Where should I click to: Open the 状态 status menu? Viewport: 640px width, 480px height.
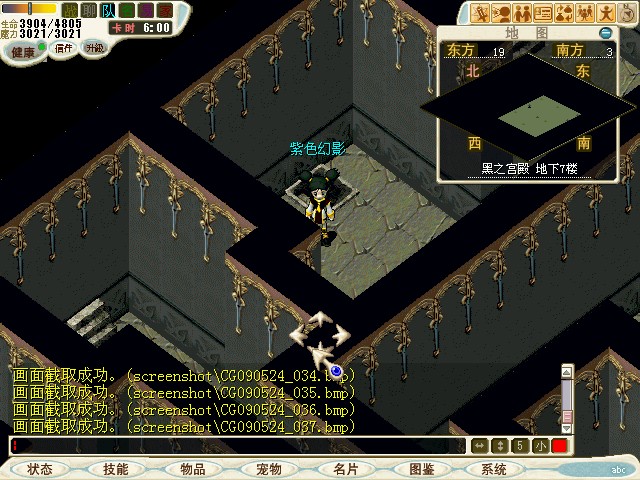pyautogui.click(x=40, y=469)
